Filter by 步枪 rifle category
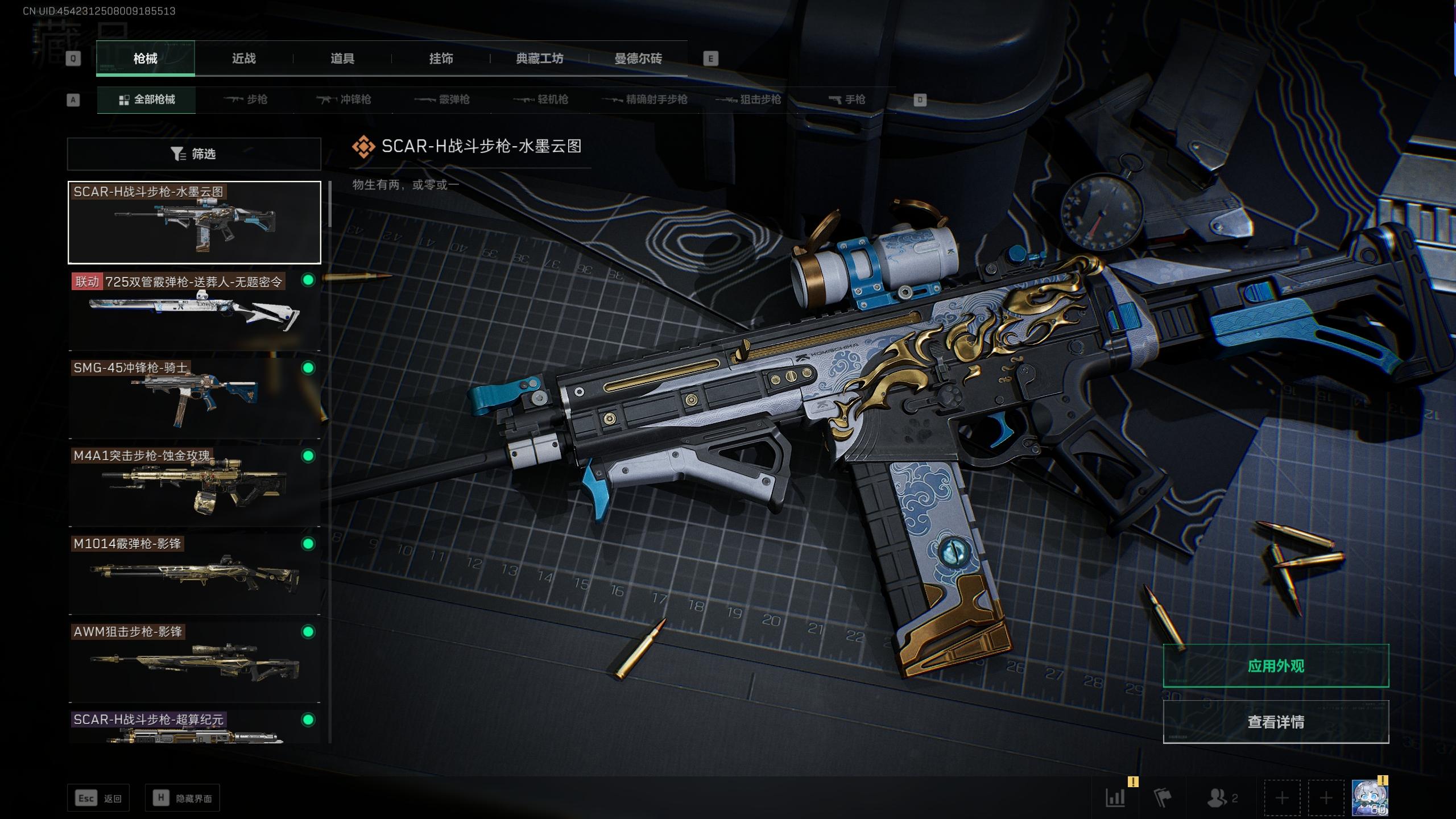This screenshot has height=819, width=1456. point(246,100)
